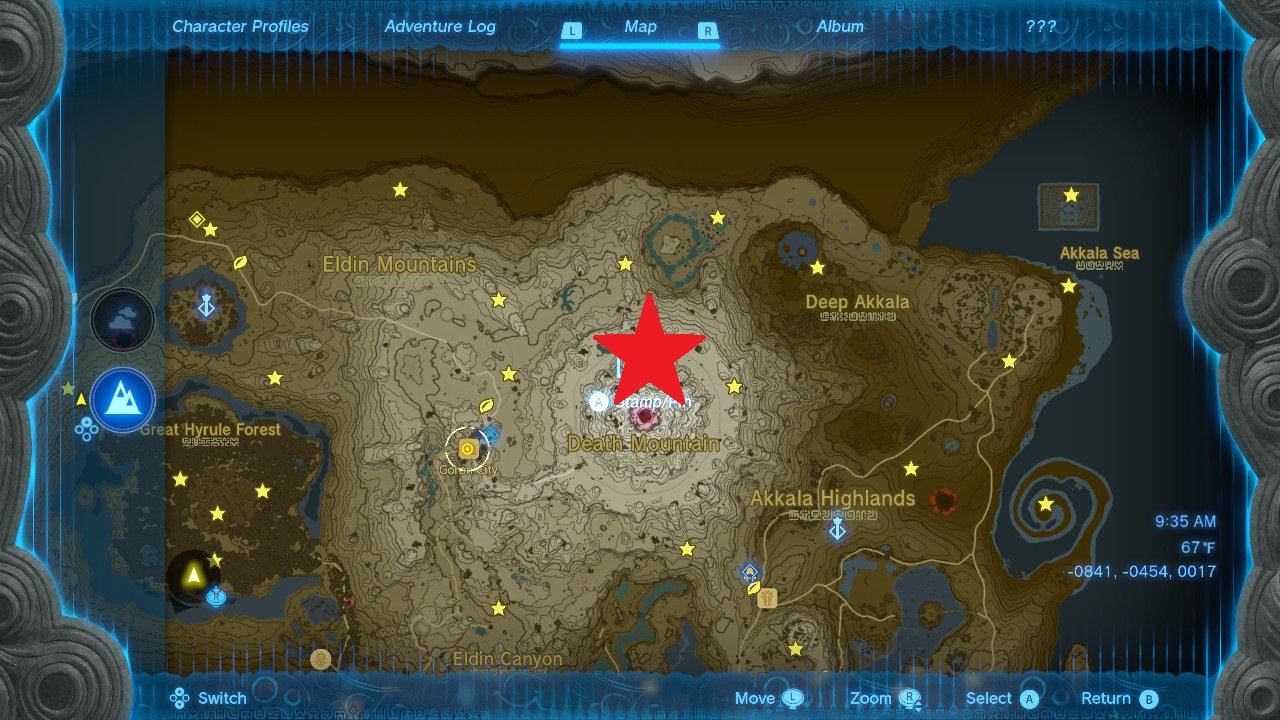Click the R shoulder button icon beside Map
The width and height of the screenshot is (1280, 720).
coord(708,31)
